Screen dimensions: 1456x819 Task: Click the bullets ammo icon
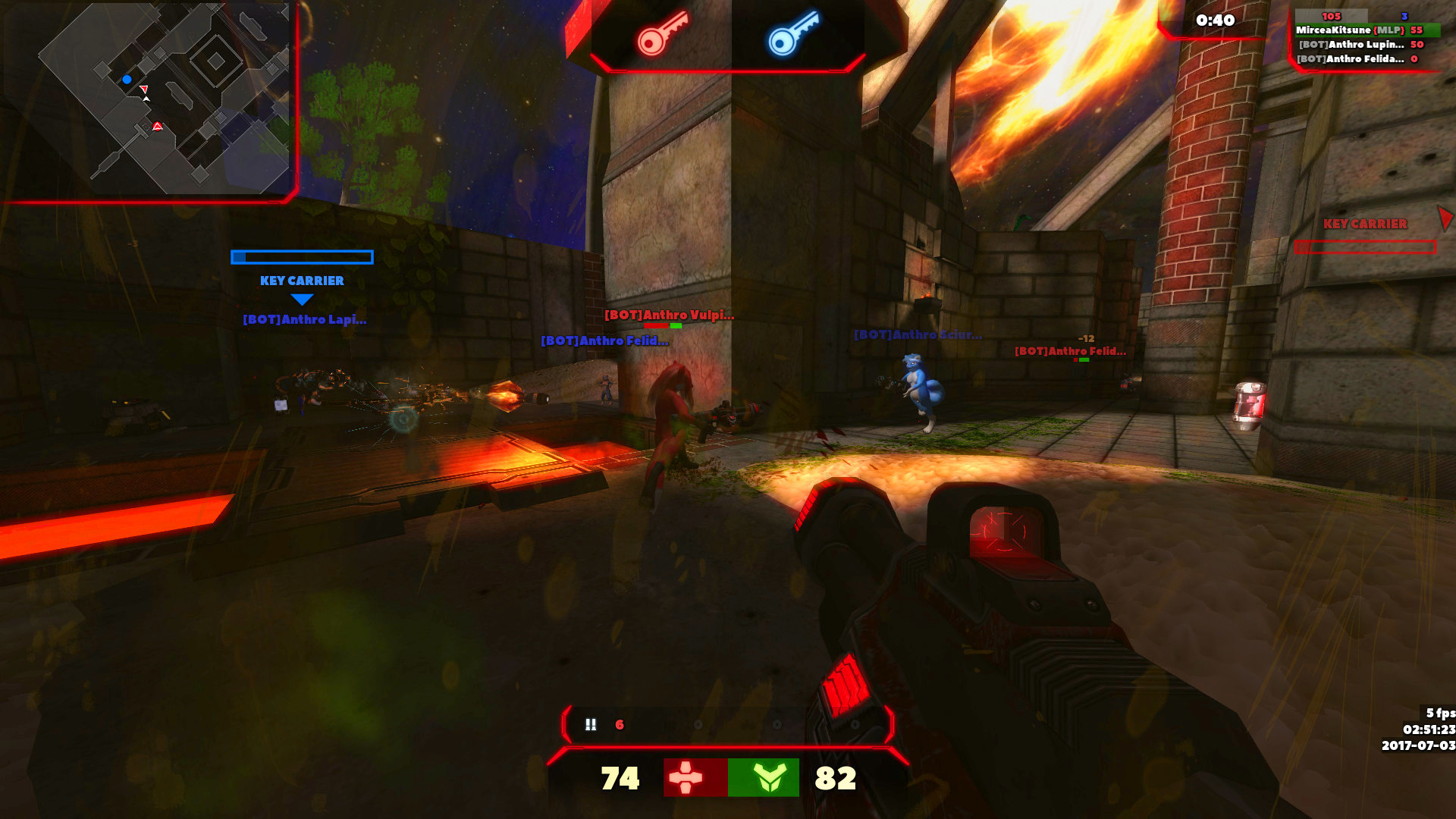[591, 725]
